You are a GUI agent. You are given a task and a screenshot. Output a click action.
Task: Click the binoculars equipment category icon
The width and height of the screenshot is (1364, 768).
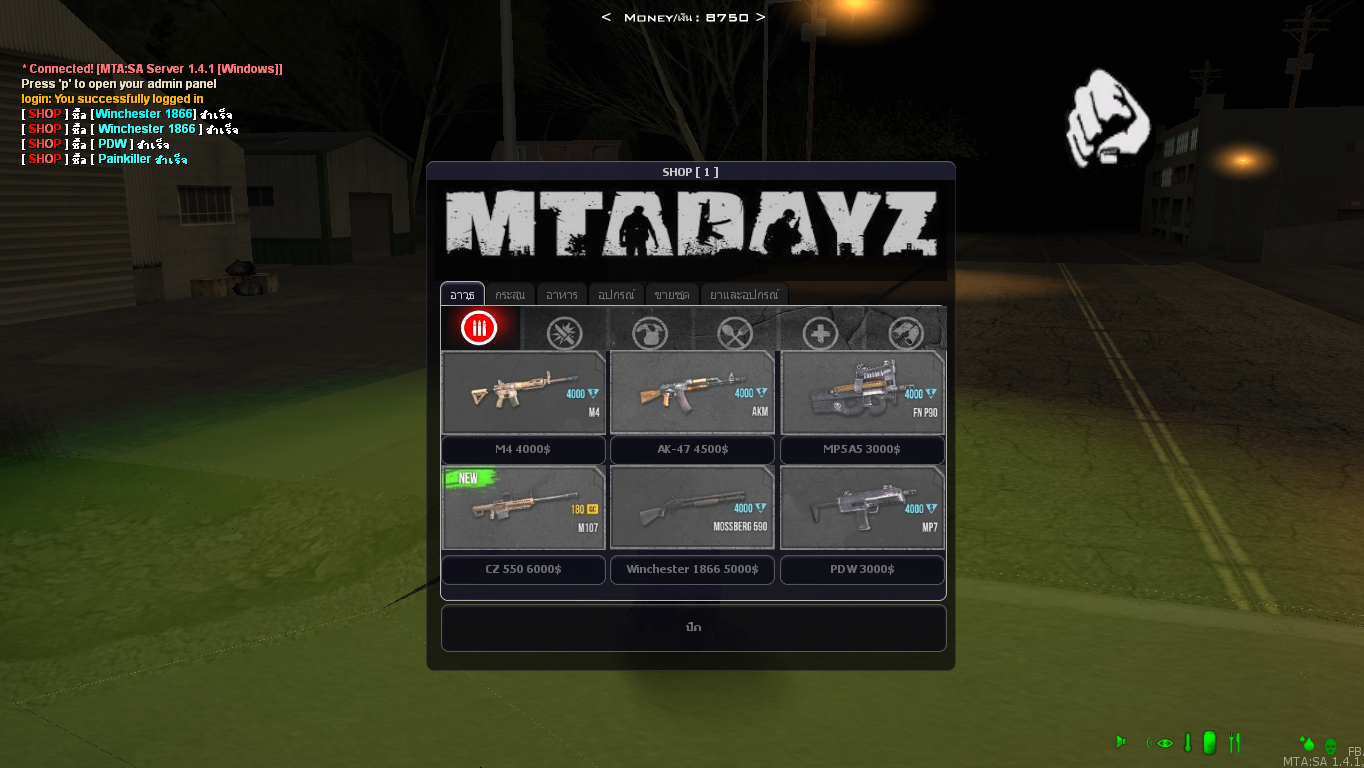(906, 332)
